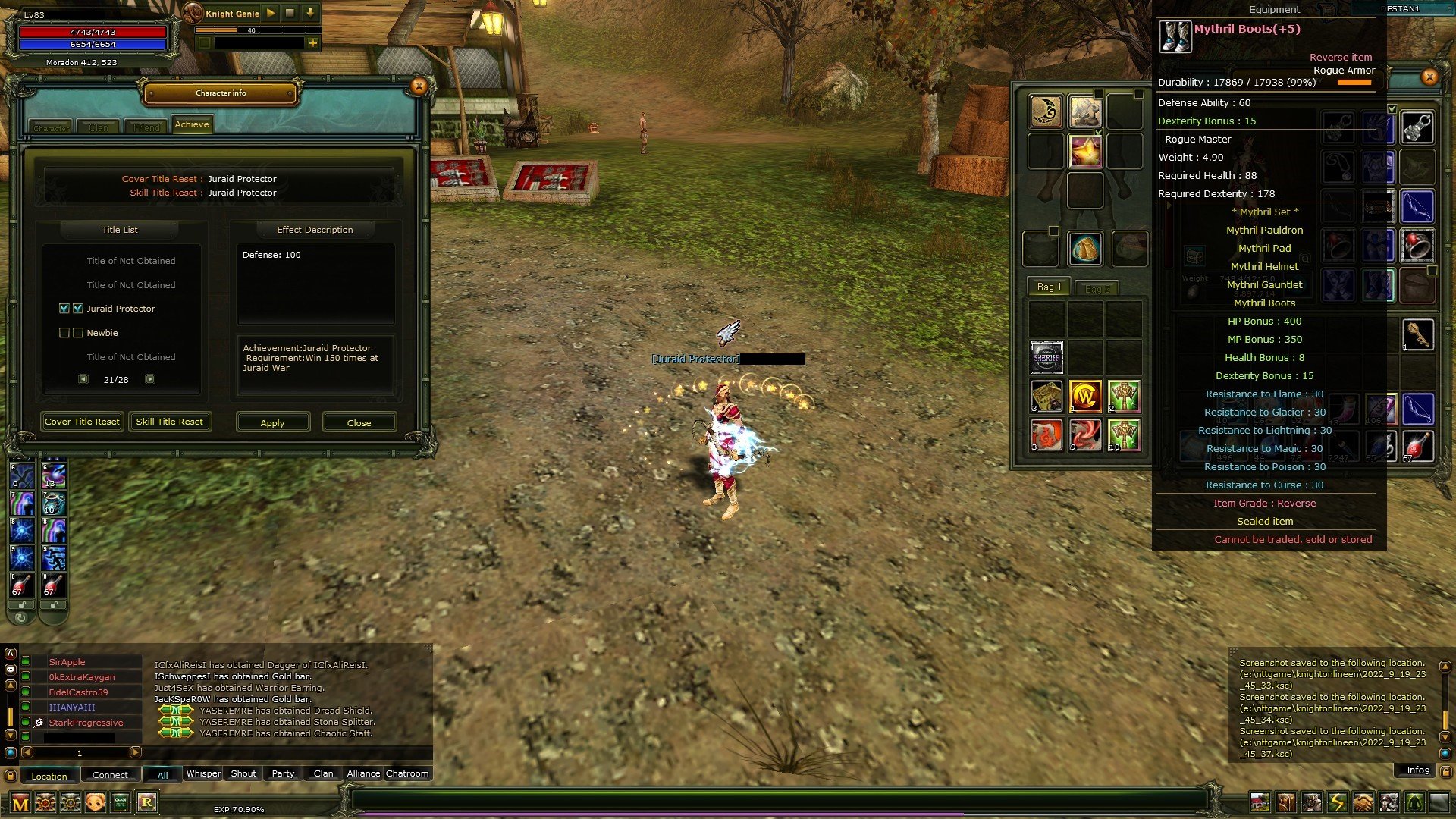This screenshot has height=819, width=1456.
Task: Switch to the Bag 2 inventory tab
Action: pyautogui.click(x=1098, y=288)
